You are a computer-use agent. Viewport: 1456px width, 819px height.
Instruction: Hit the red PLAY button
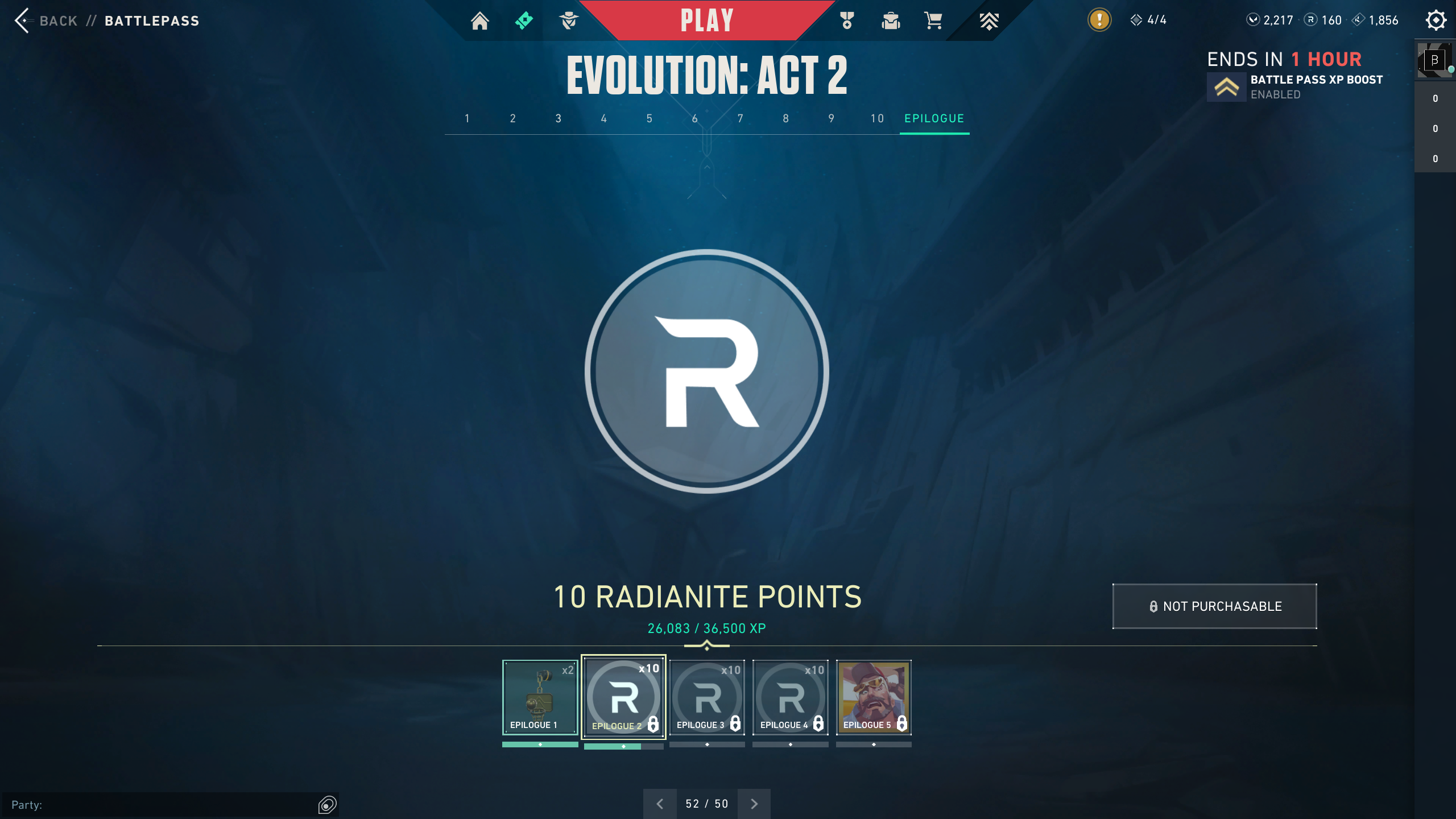tap(707, 21)
